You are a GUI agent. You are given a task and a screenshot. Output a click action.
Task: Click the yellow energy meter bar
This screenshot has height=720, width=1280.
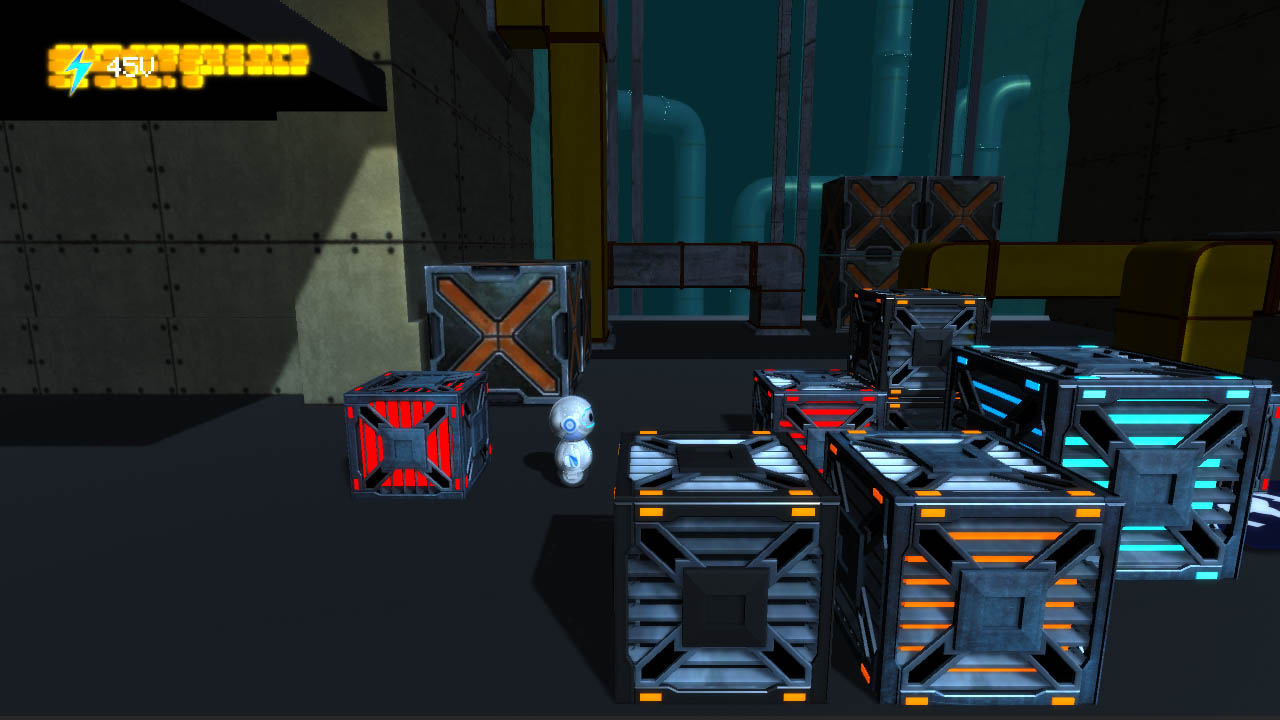[x=240, y=62]
